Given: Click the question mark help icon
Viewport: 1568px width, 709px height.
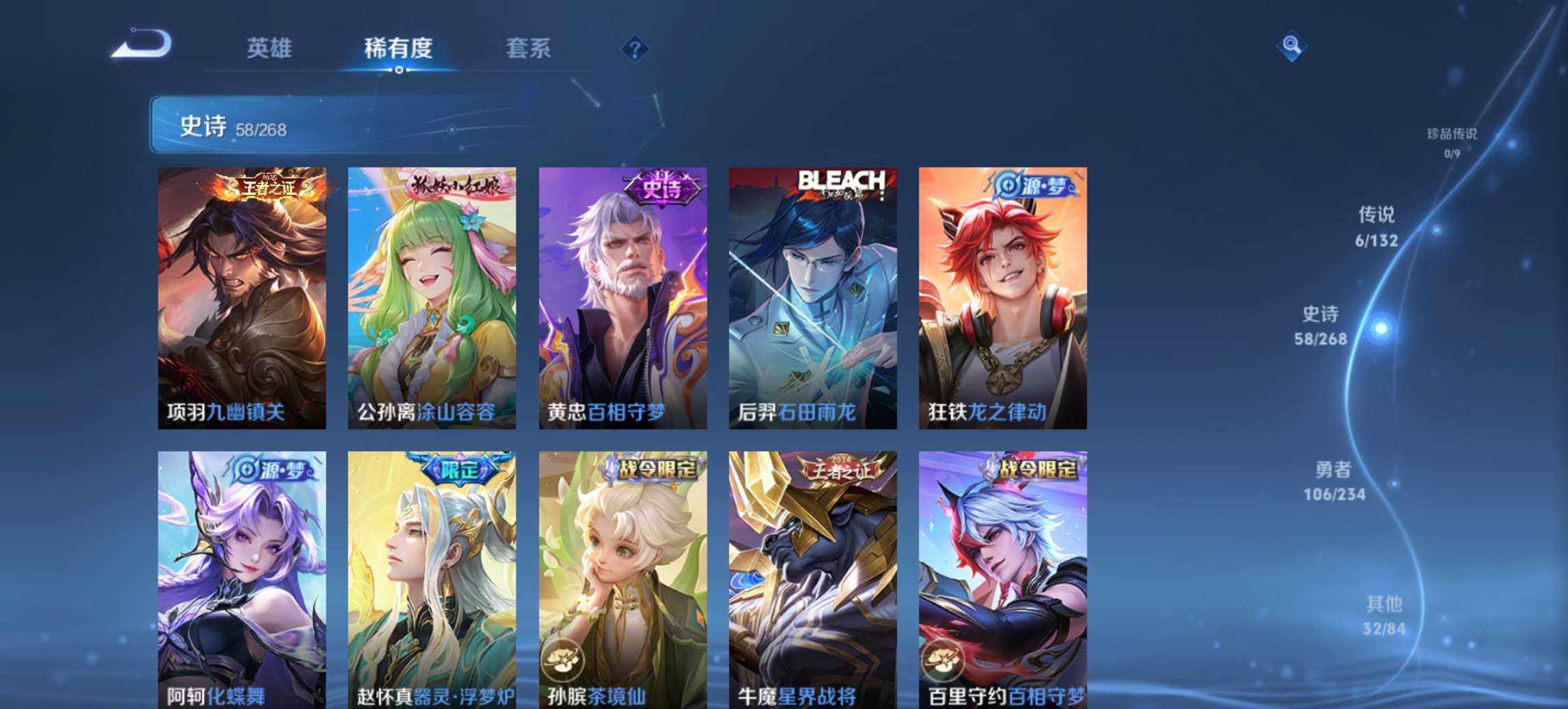Looking at the screenshot, I should [634, 48].
